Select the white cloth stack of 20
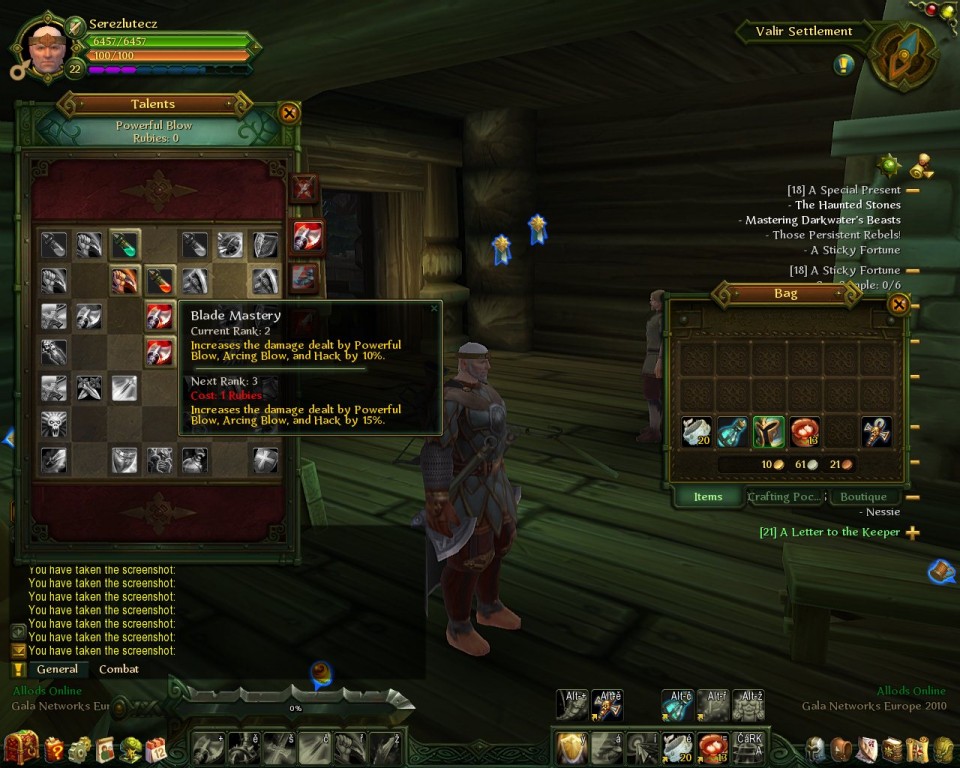The image size is (960, 768). 697,432
